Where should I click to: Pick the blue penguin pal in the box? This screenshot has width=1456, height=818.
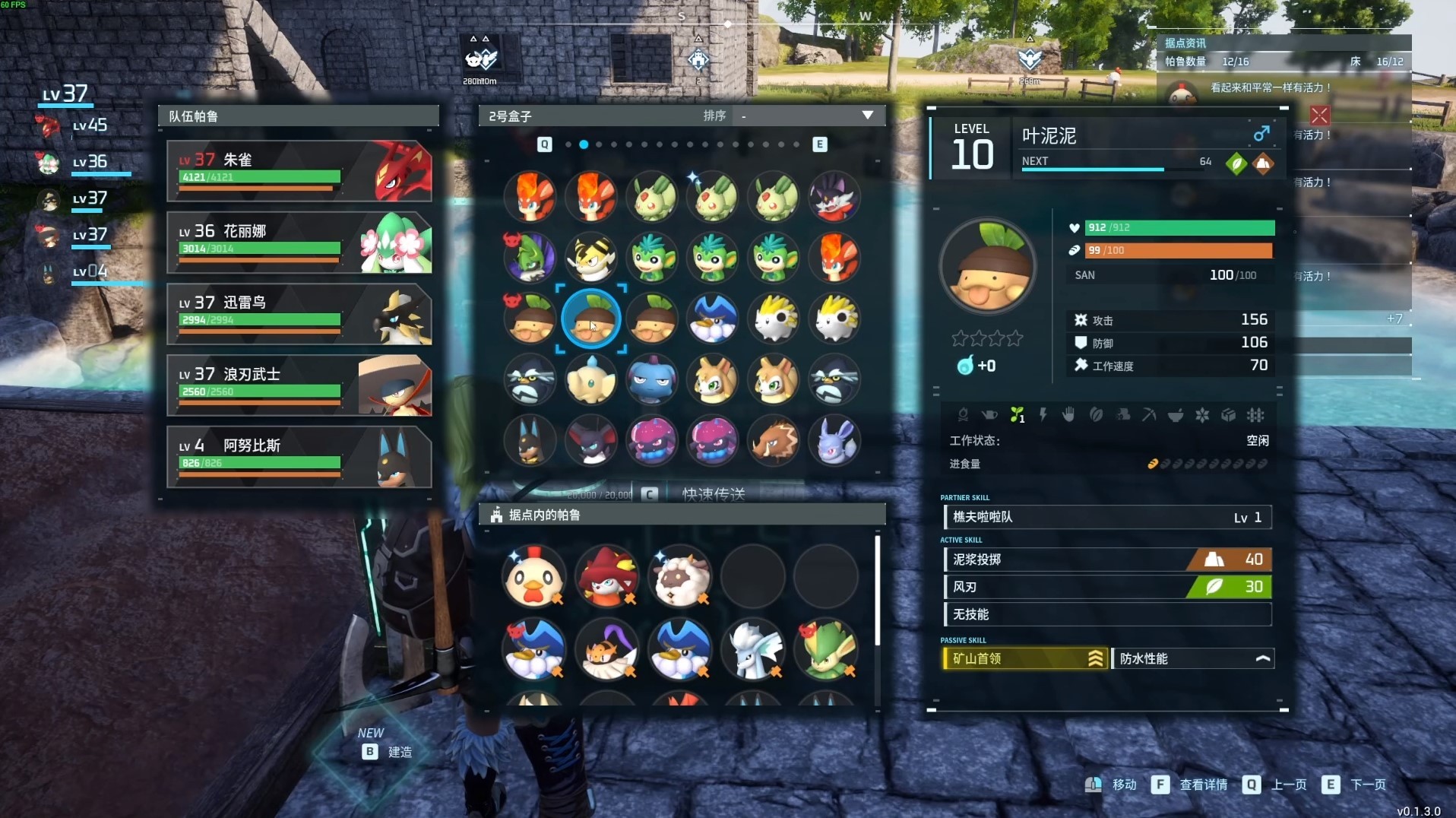[x=713, y=319]
